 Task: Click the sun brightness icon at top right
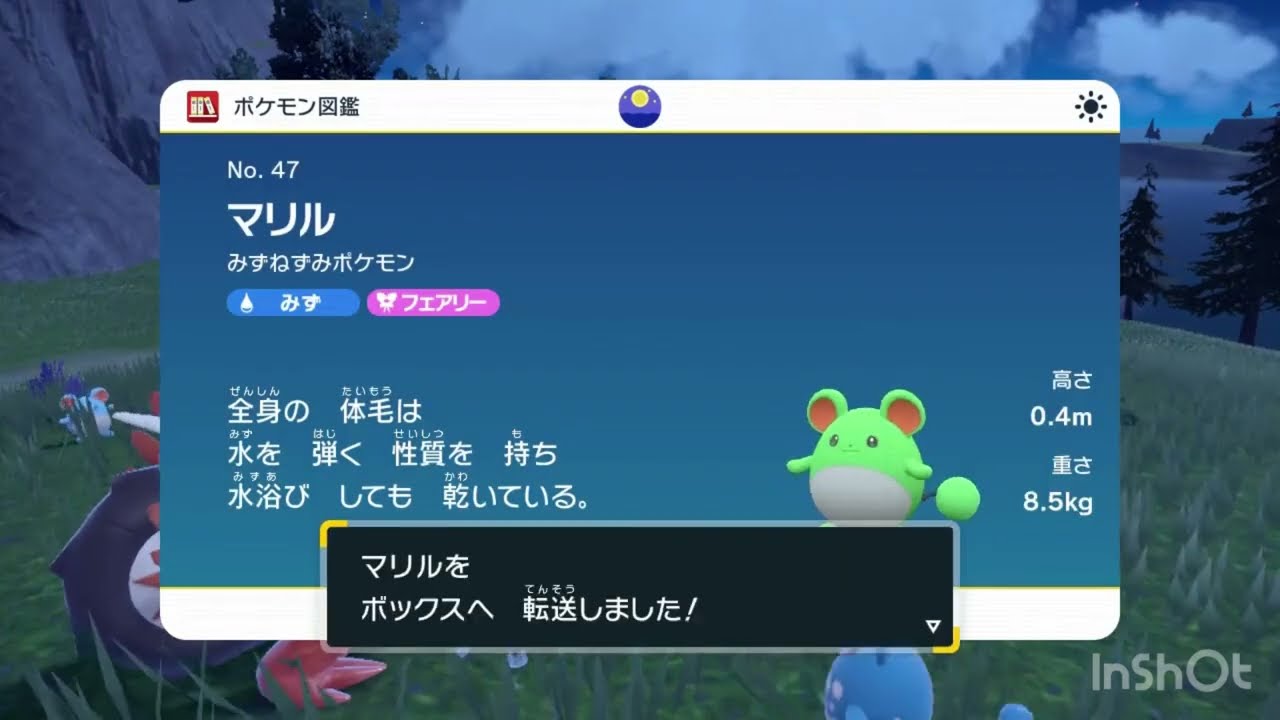pyautogui.click(x=1090, y=106)
